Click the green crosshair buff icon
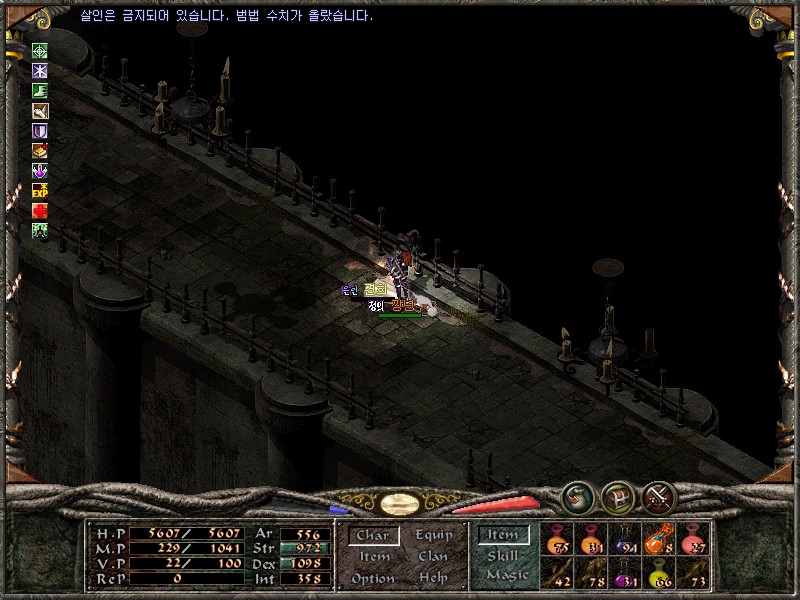The height and width of the screenshot is (600, 800). coord(40,51)
